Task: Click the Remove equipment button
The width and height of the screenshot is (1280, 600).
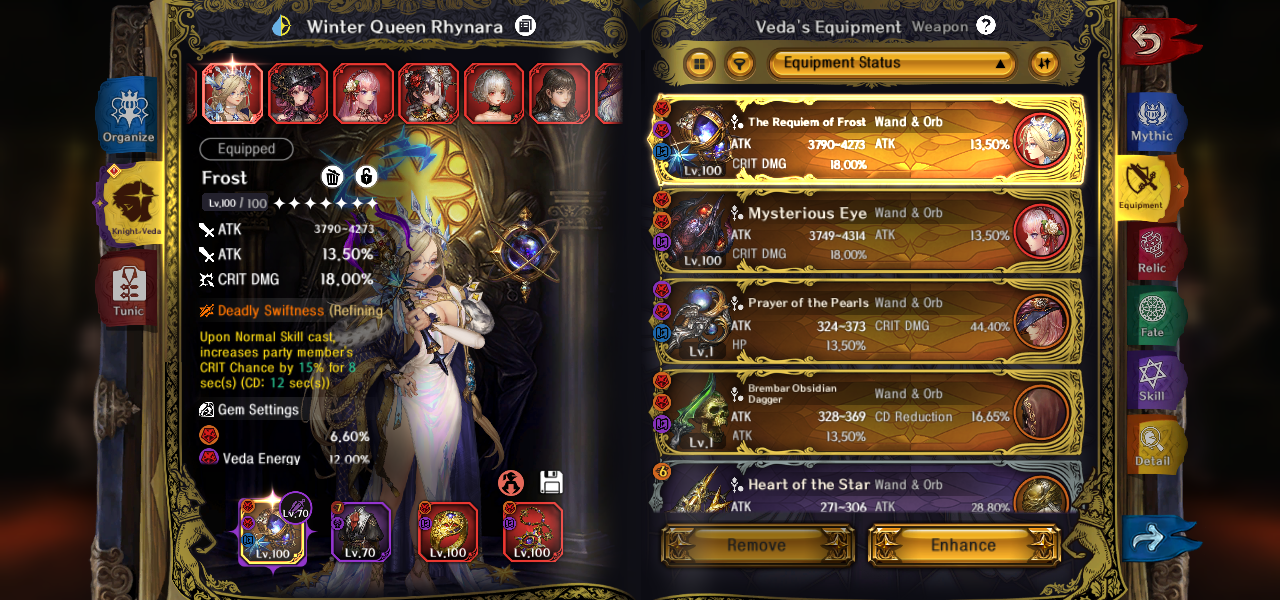Action: tap(757, 545)
